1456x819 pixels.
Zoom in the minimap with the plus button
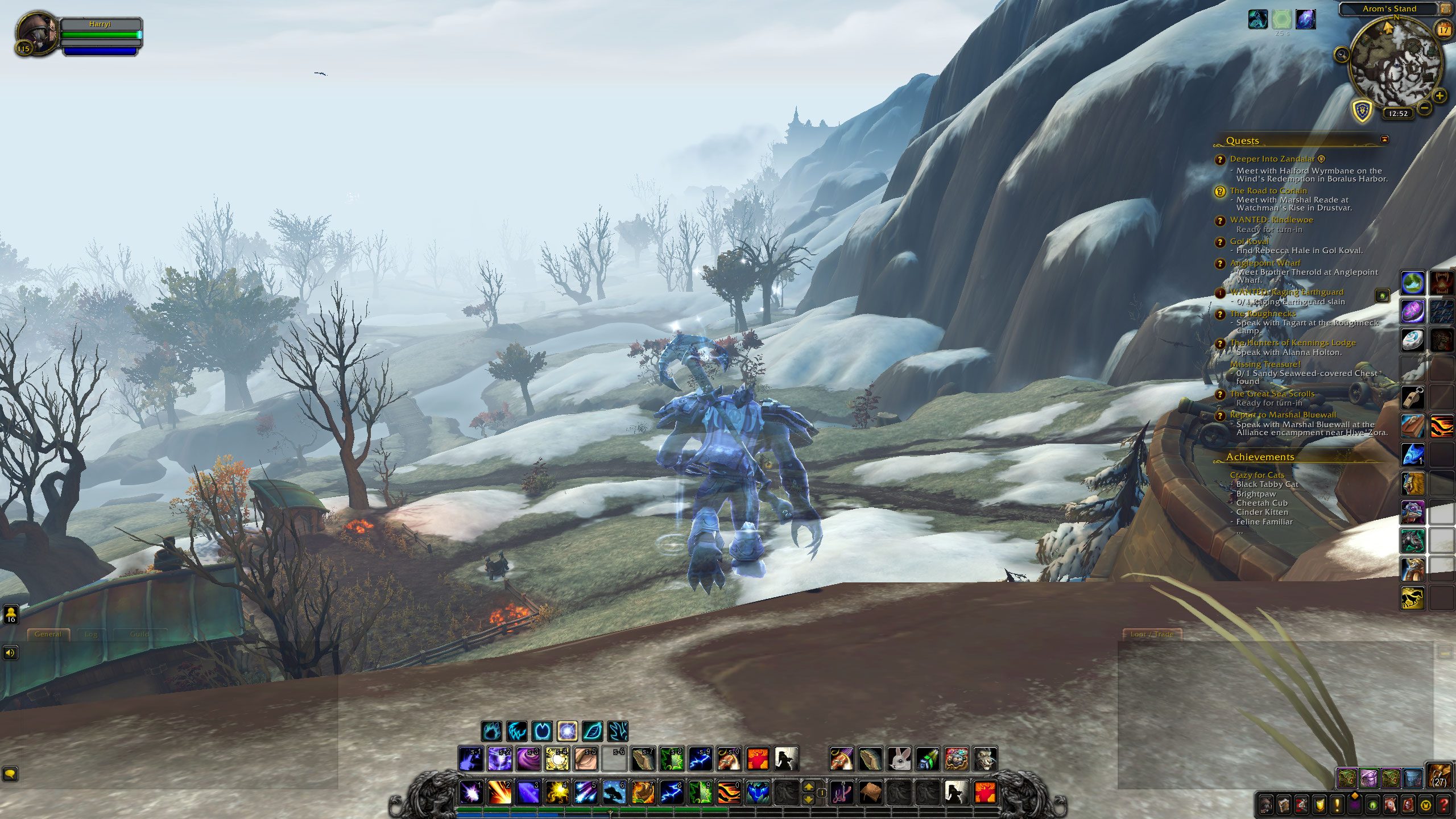point(1441,96)
